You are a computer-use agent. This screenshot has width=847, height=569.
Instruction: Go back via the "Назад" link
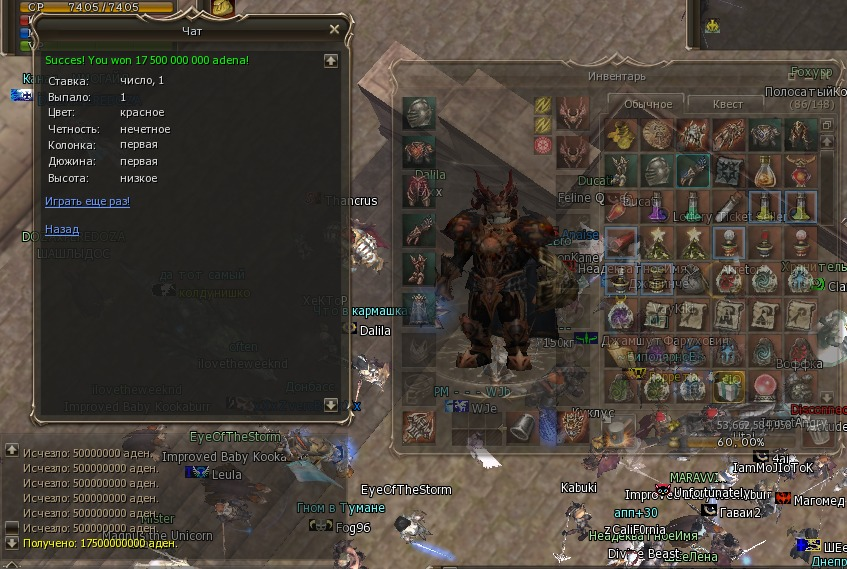(x=62, y=230)
